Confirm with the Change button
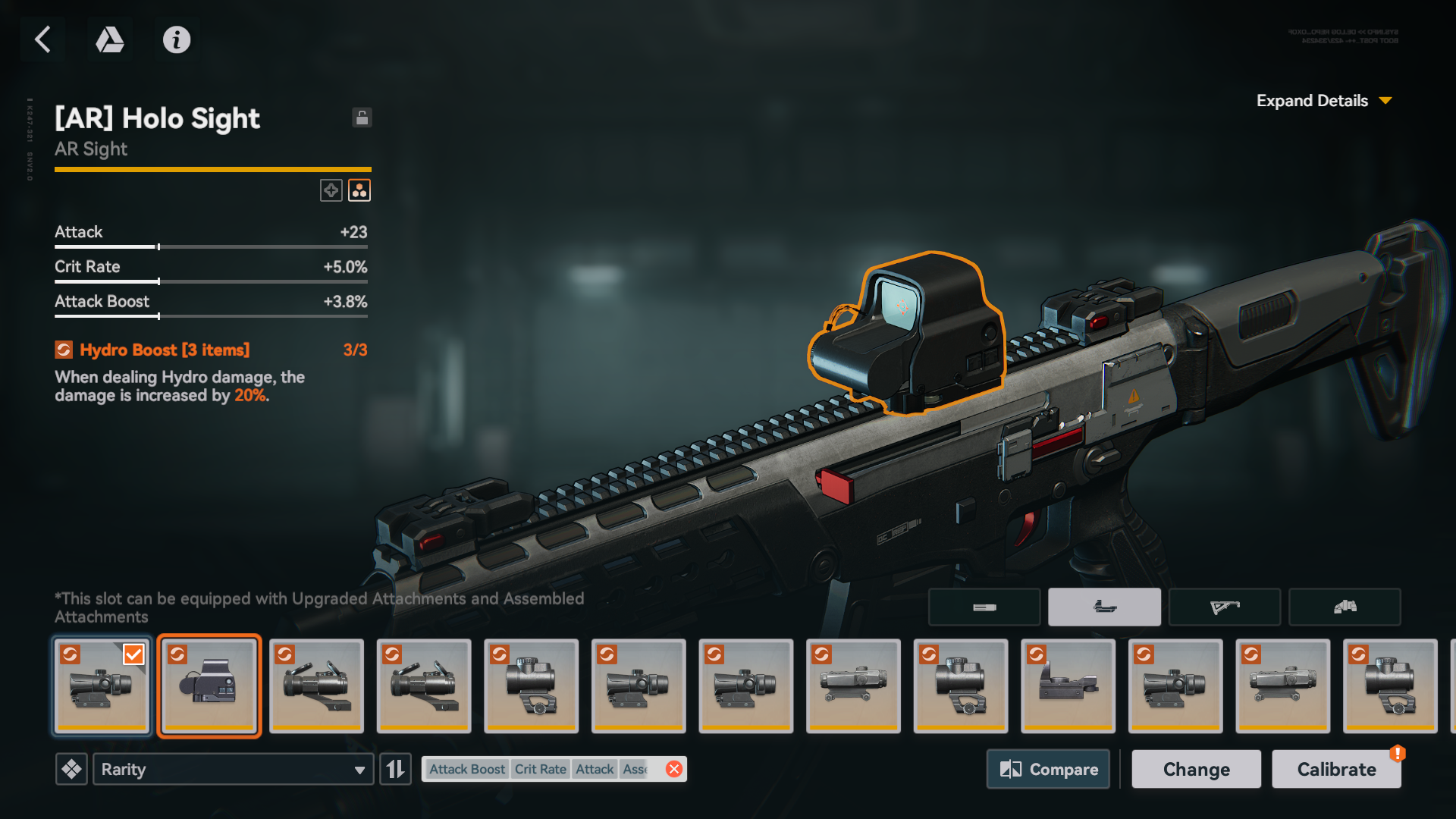This screenshot has height=819, width=1456. click(x=1196, y=769)
